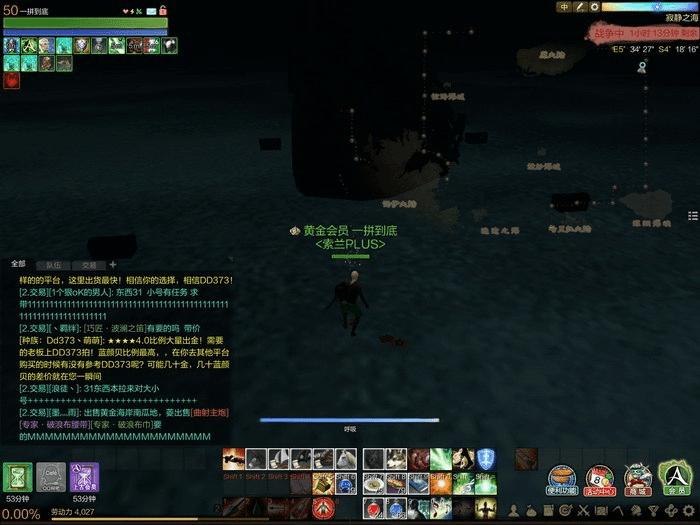Click the red padlock icon beside player name

tap(163, 11)
